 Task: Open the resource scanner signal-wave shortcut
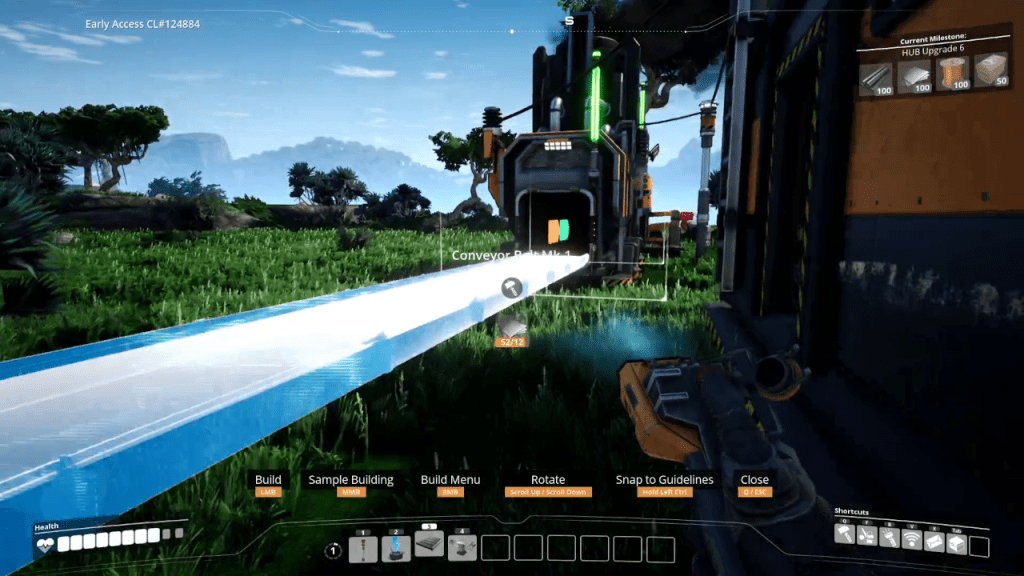pos(911,539)
